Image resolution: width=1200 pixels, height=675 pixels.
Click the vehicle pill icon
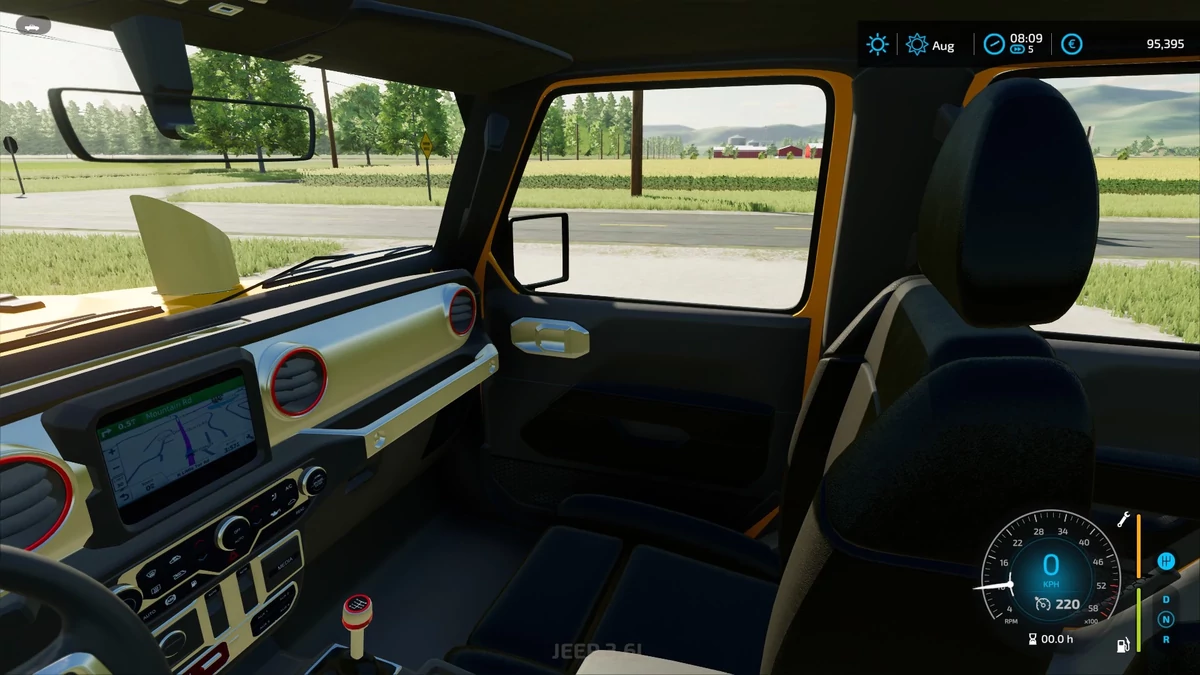[x=32, y=24]
